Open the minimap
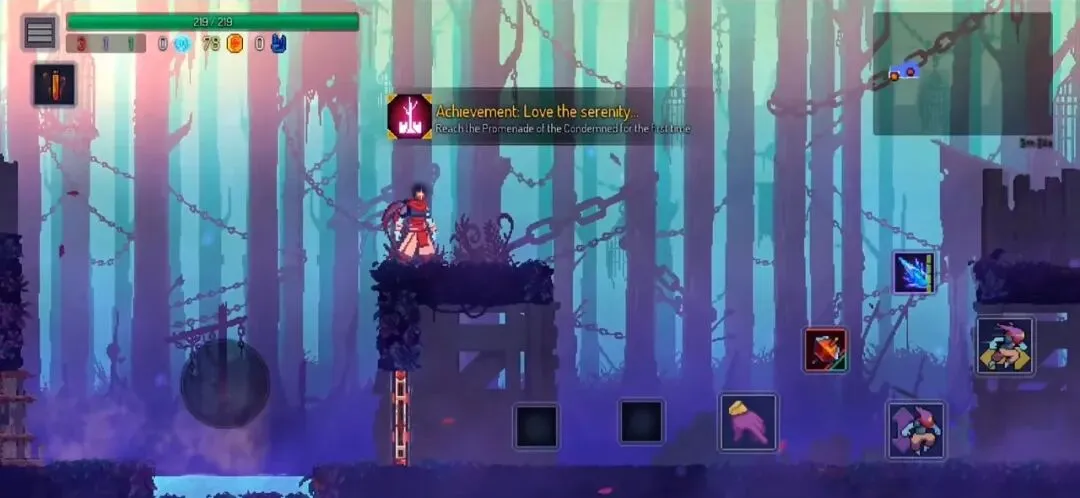The image size is (1080, 498). [x=962, y=73]
